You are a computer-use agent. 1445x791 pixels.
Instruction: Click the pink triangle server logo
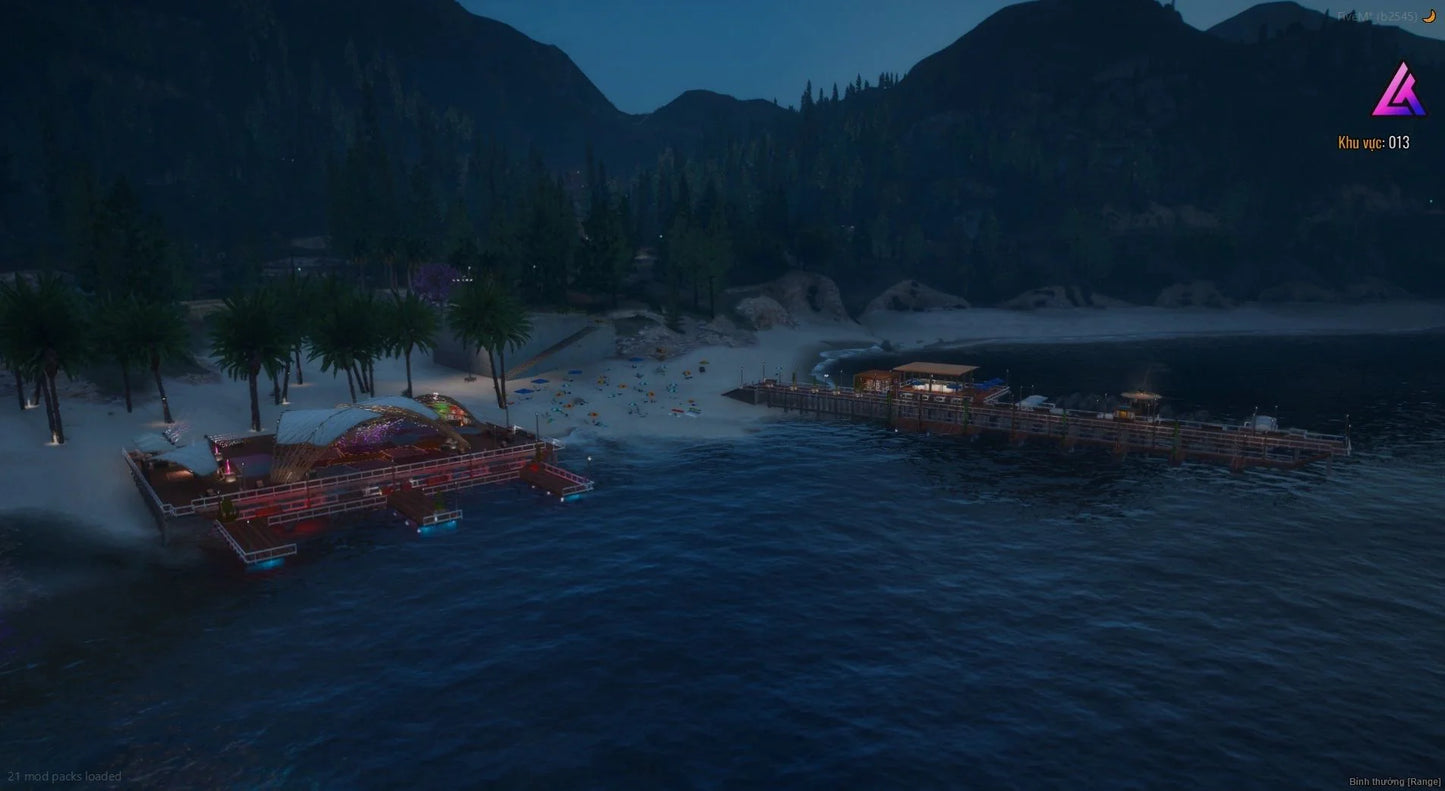[x=1398, y=91]
